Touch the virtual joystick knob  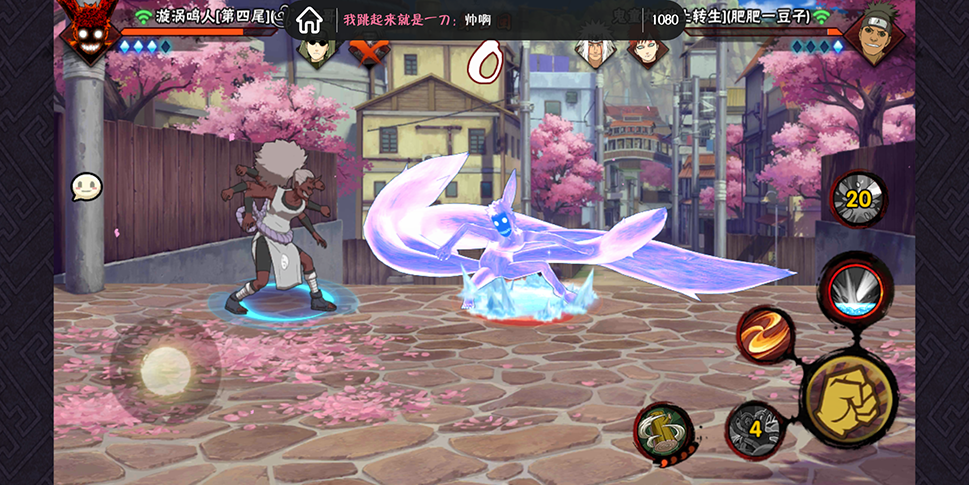pyautogui.click(x=165, y=371)
